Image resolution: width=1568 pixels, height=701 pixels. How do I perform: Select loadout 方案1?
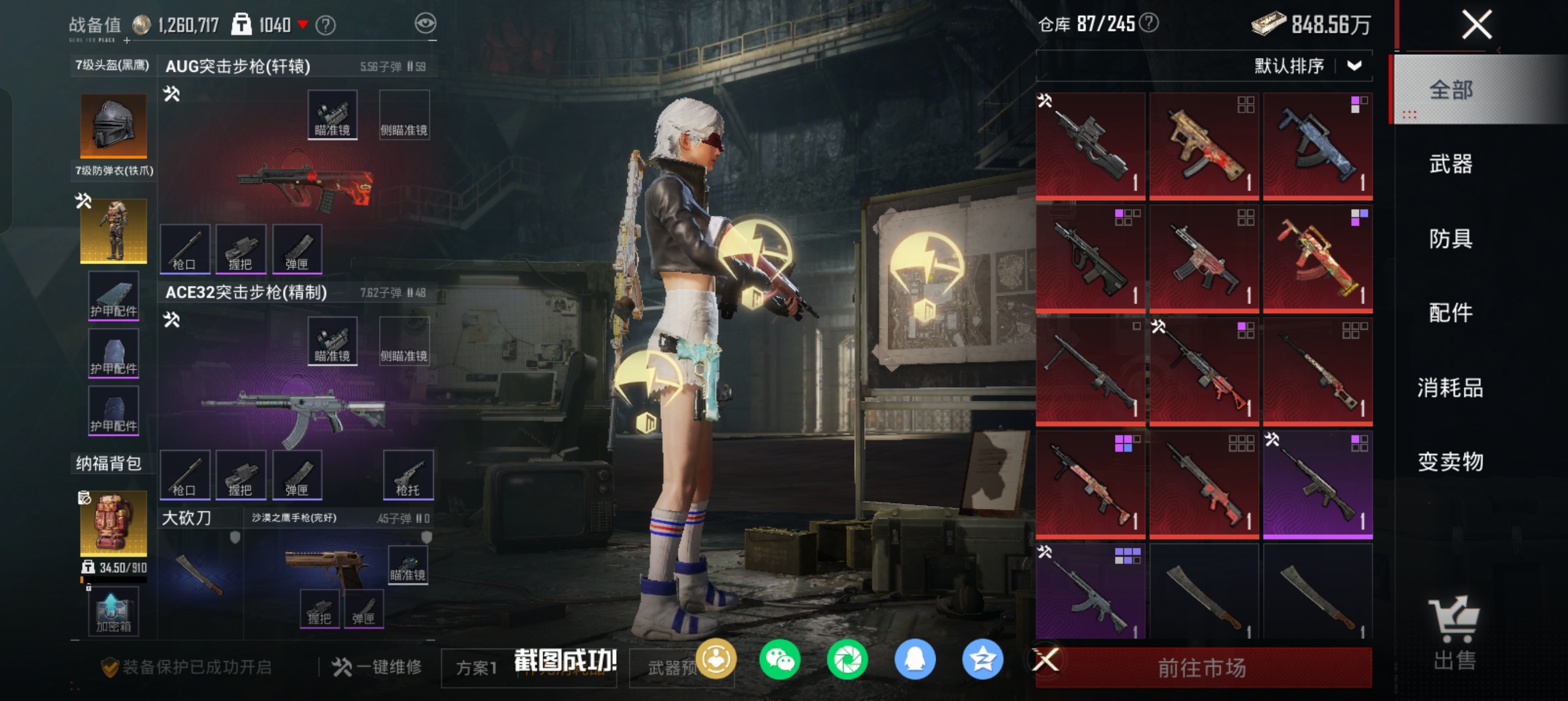(x=477, y=668)
